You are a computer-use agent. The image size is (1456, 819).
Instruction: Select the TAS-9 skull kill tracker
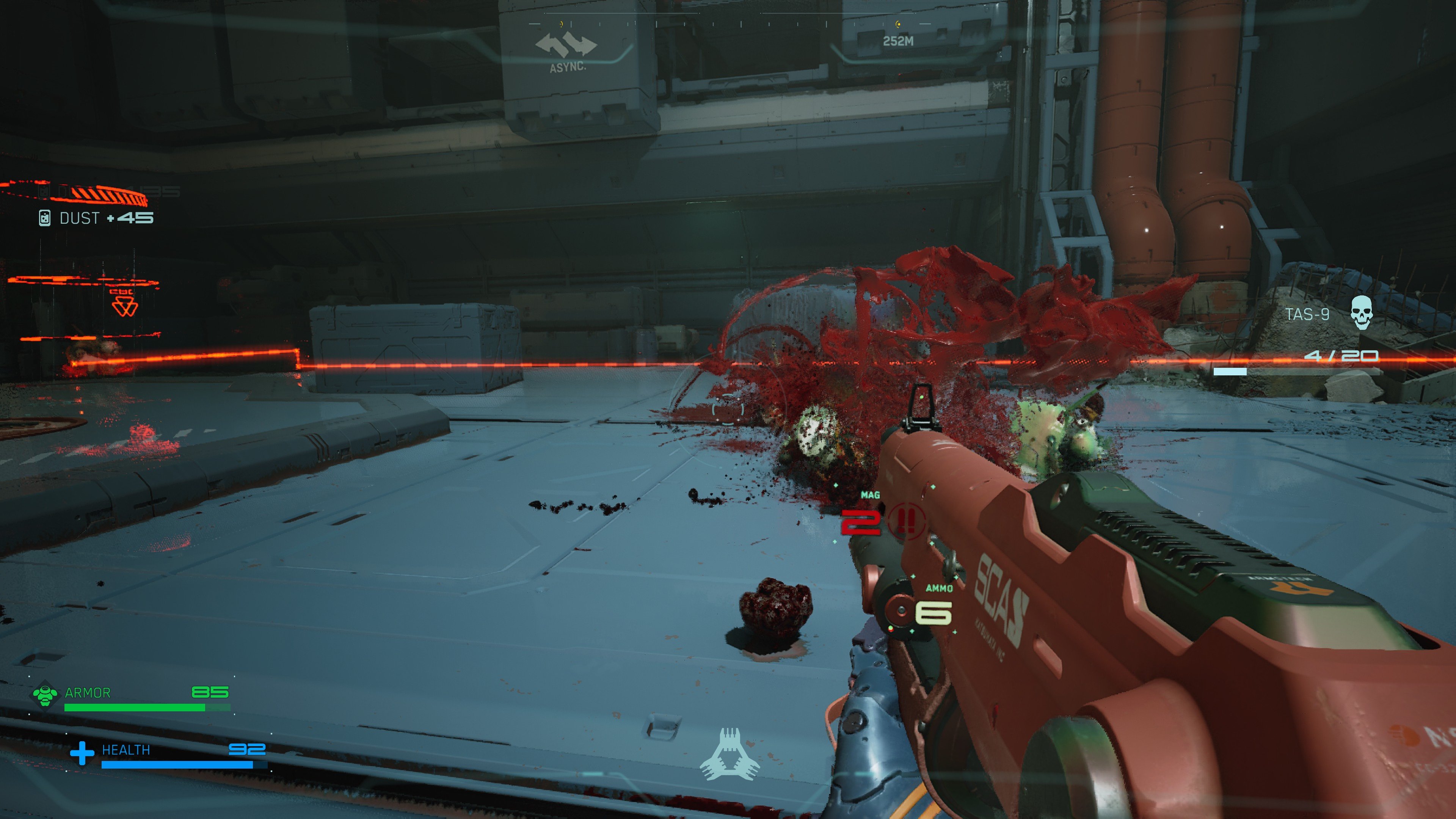(x=1361, y=312)
